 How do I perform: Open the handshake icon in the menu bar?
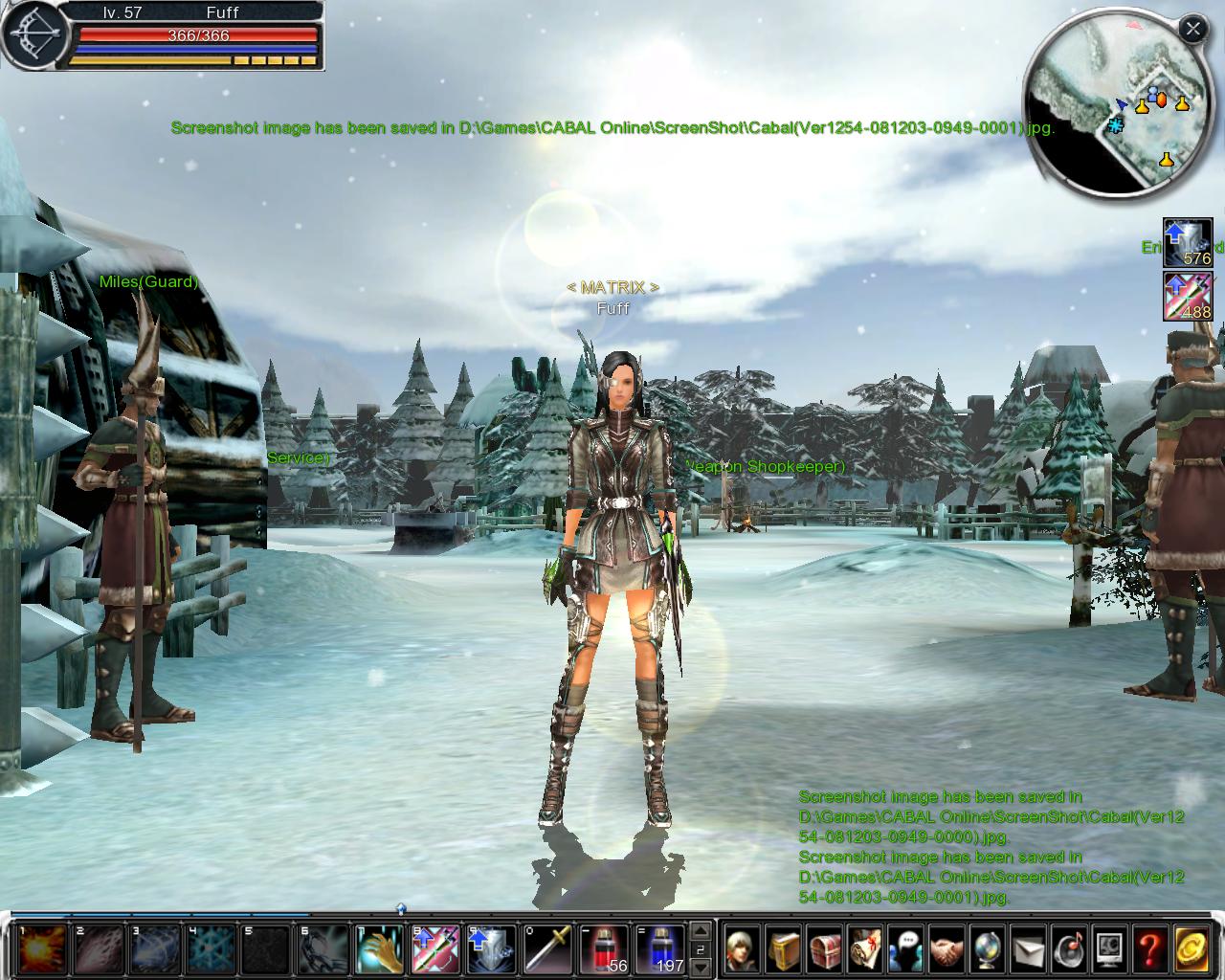pyautogui.click(x=947, y=949)
